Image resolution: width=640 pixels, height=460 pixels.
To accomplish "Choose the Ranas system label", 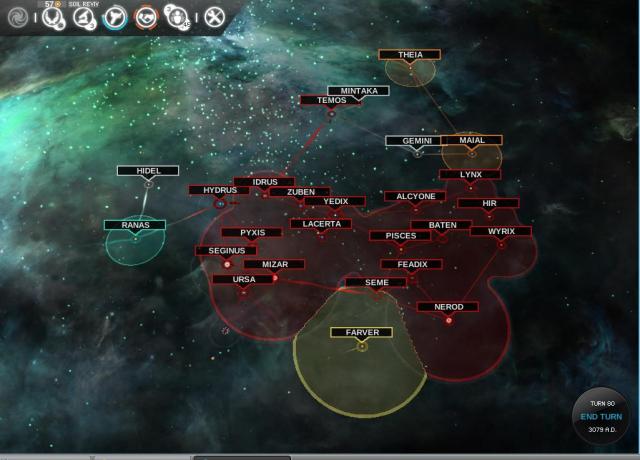I will (135, 225).
